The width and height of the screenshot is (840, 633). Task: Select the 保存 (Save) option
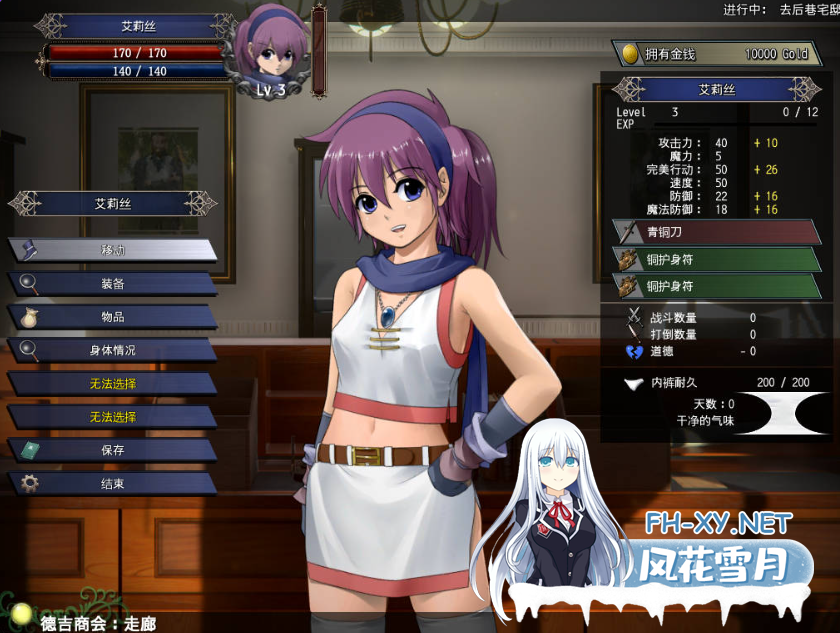(112, 450)
